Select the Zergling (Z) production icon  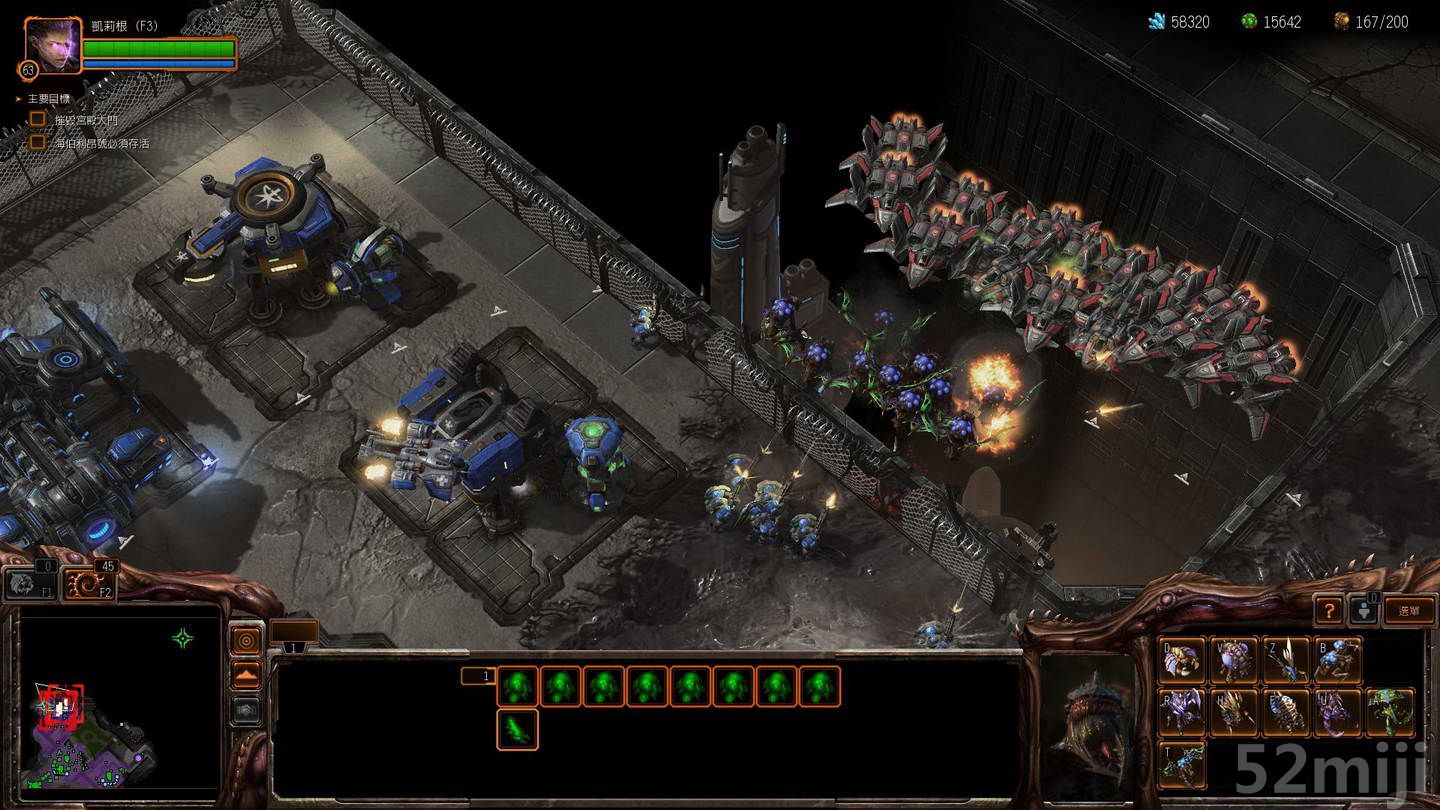[x=1287, y=659]
